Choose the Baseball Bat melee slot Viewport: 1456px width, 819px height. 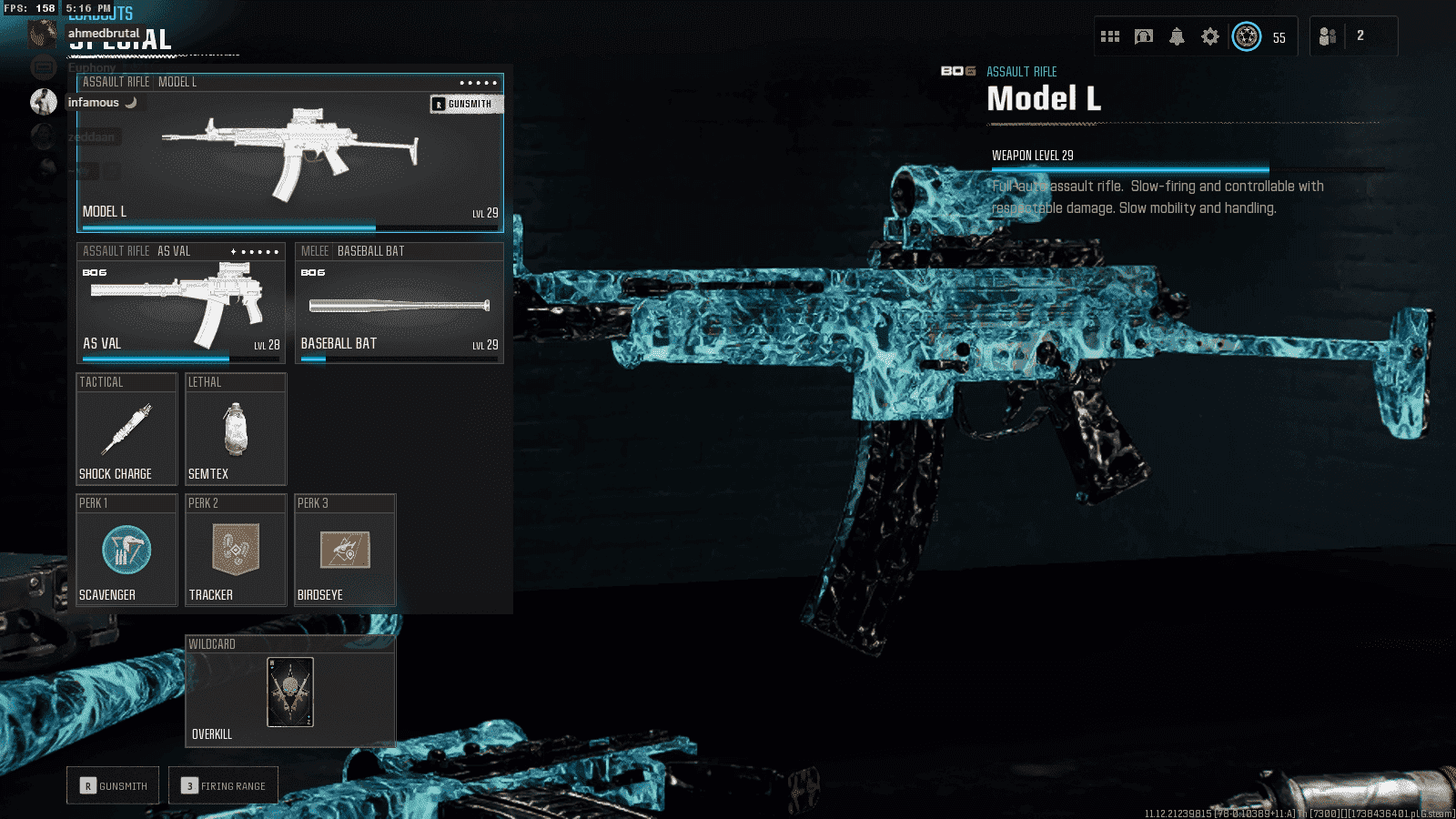coord(399,305)
